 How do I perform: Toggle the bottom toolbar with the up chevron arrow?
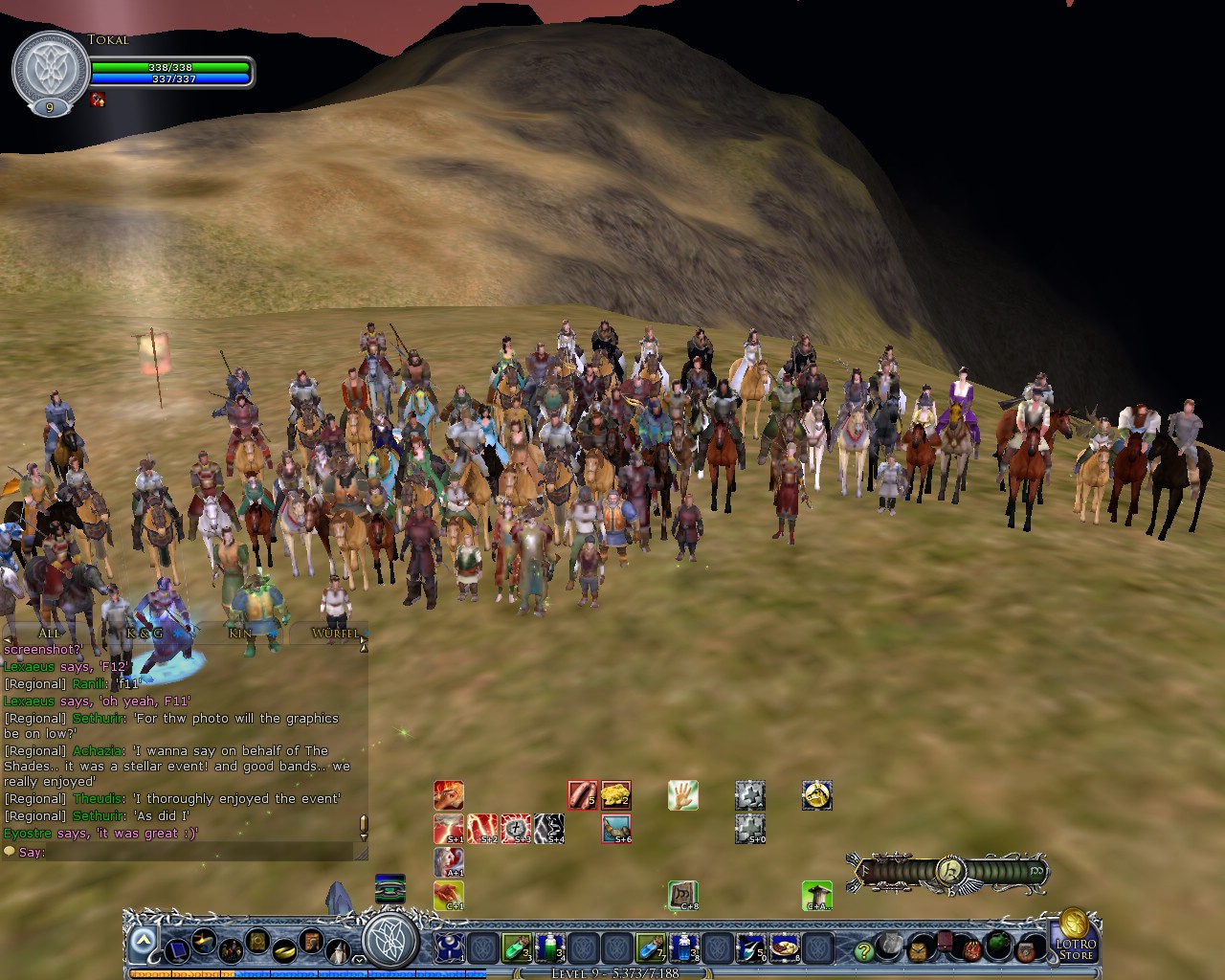click(x=144, y=938)
